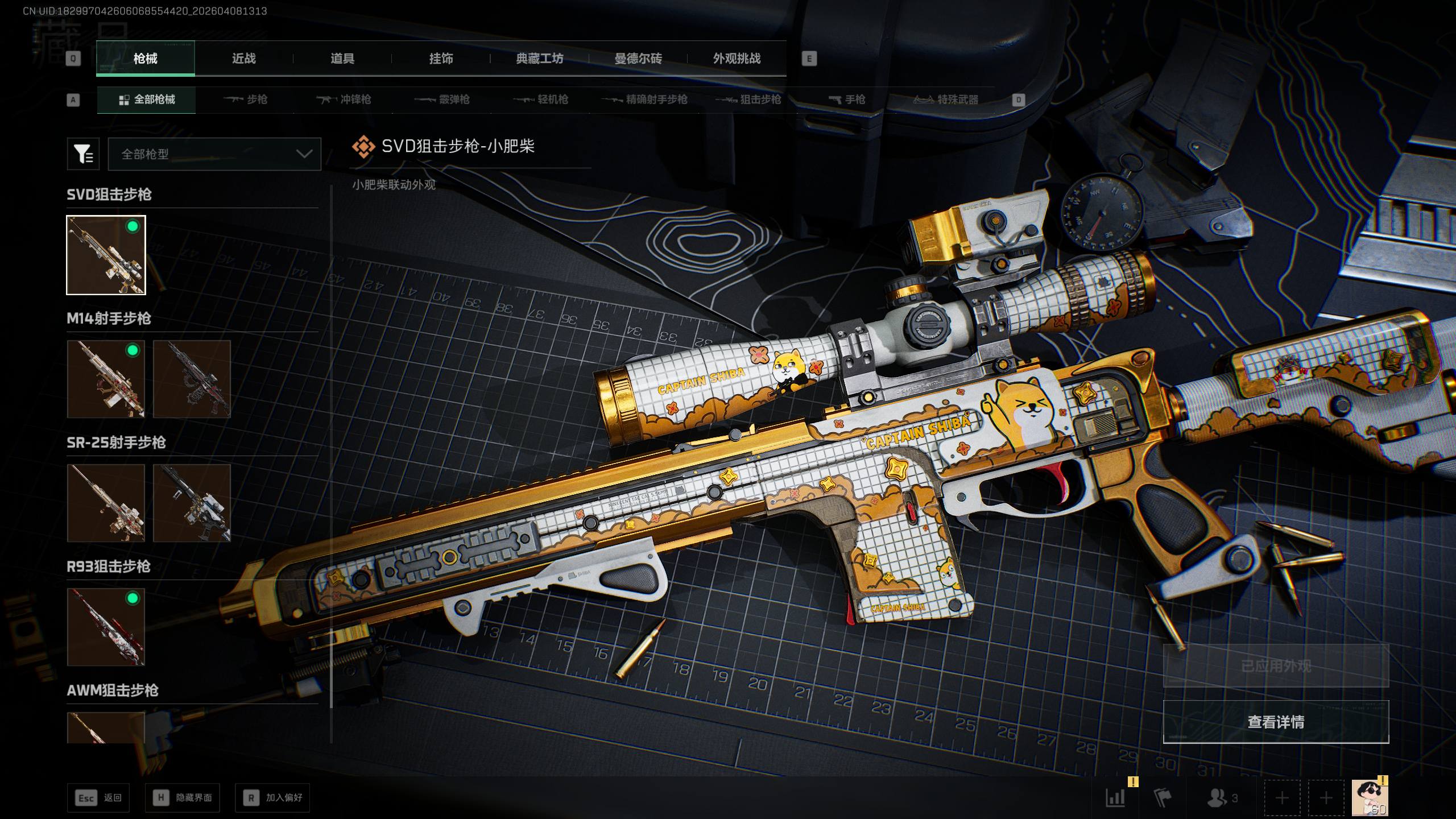The image size is (1456, 819).
Task: Show the 冲锋枪 submachine gun category
Action: click(344, 100)
